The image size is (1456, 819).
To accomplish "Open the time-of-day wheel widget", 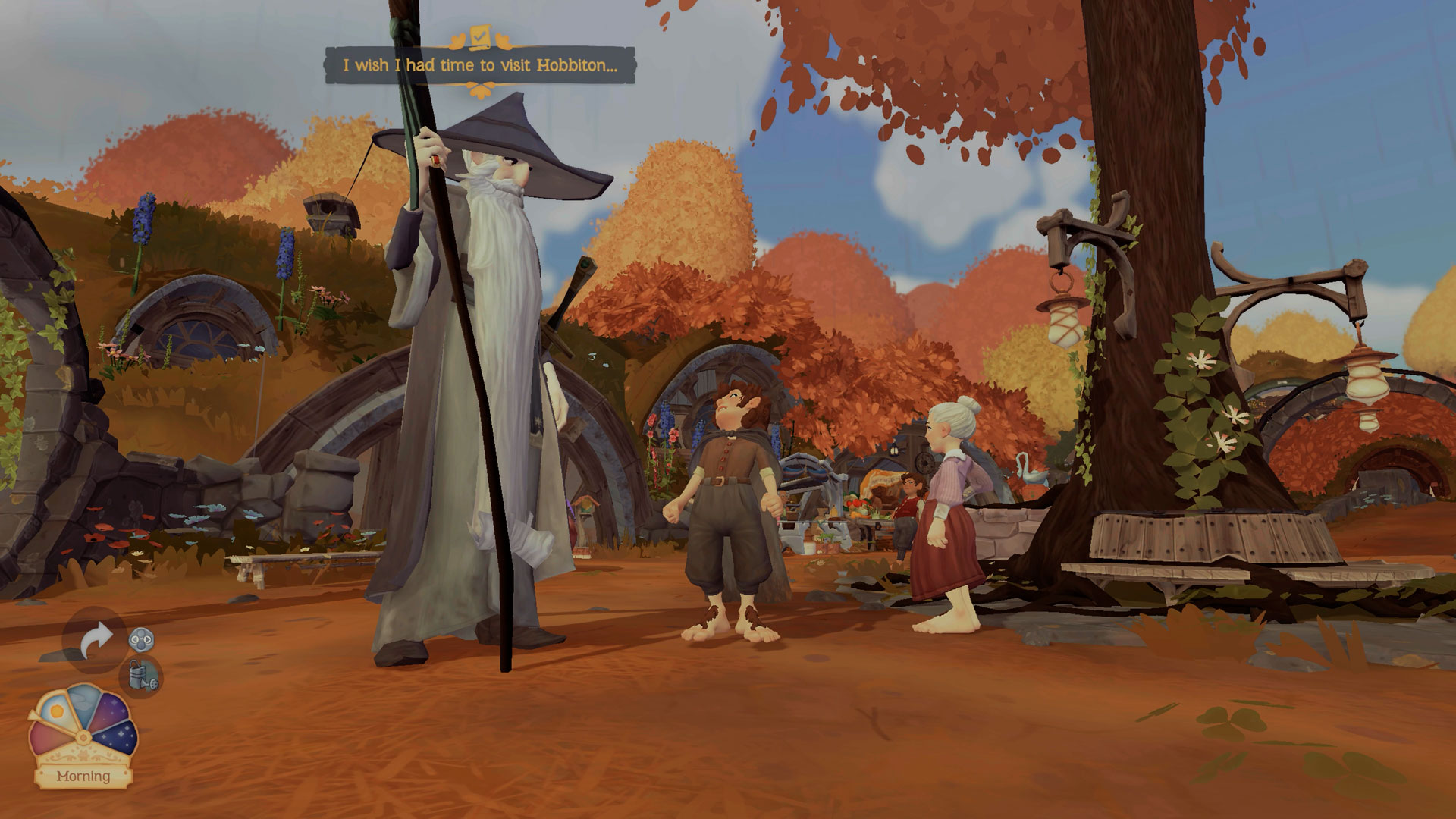I will pyautogui.click(x=83, y=728).
